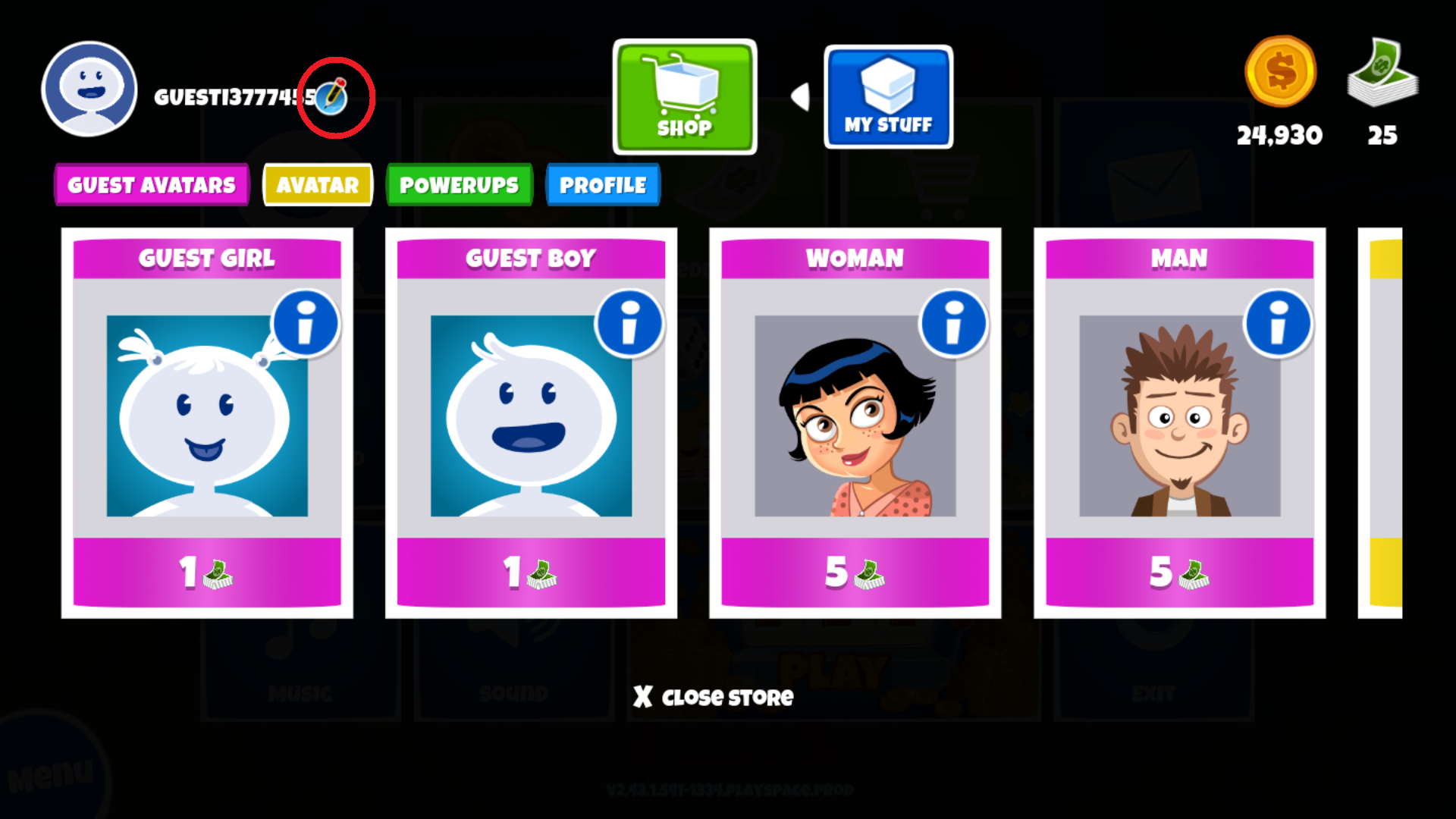
Task: Click the gold coin currency icon
Action: tap(1280, 72)
